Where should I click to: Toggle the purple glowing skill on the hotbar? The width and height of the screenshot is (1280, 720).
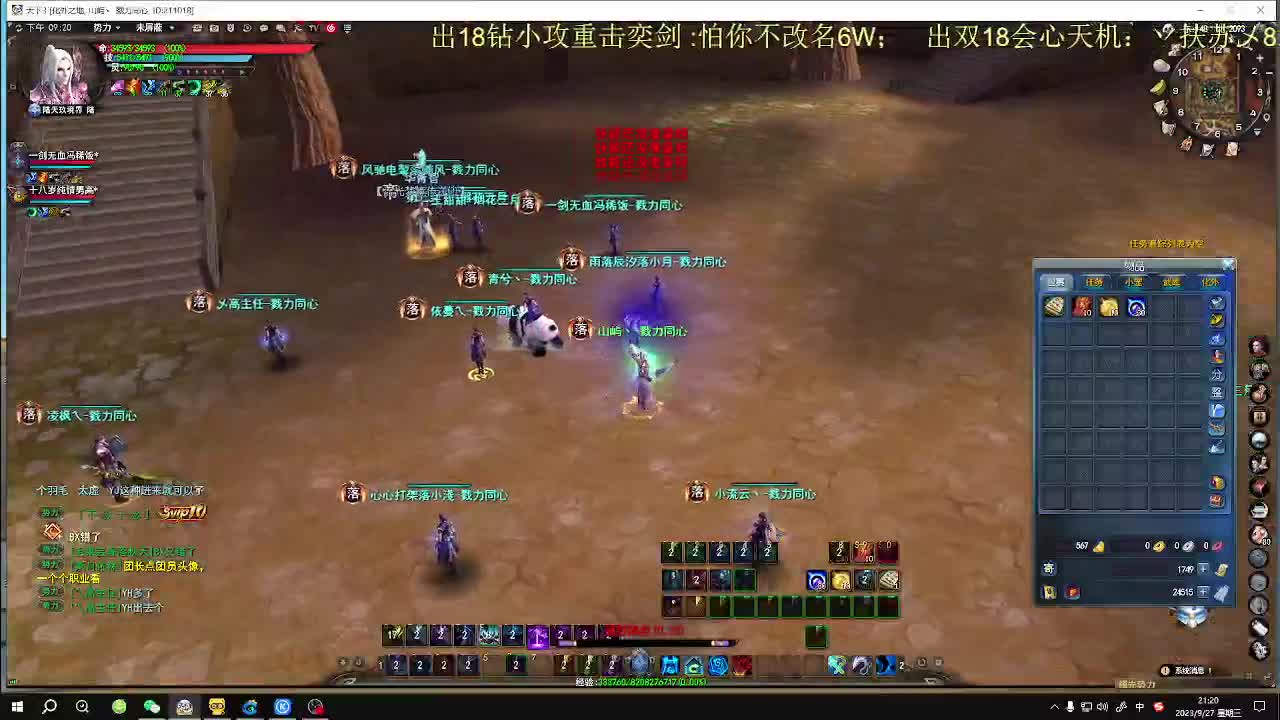(539, 634)
